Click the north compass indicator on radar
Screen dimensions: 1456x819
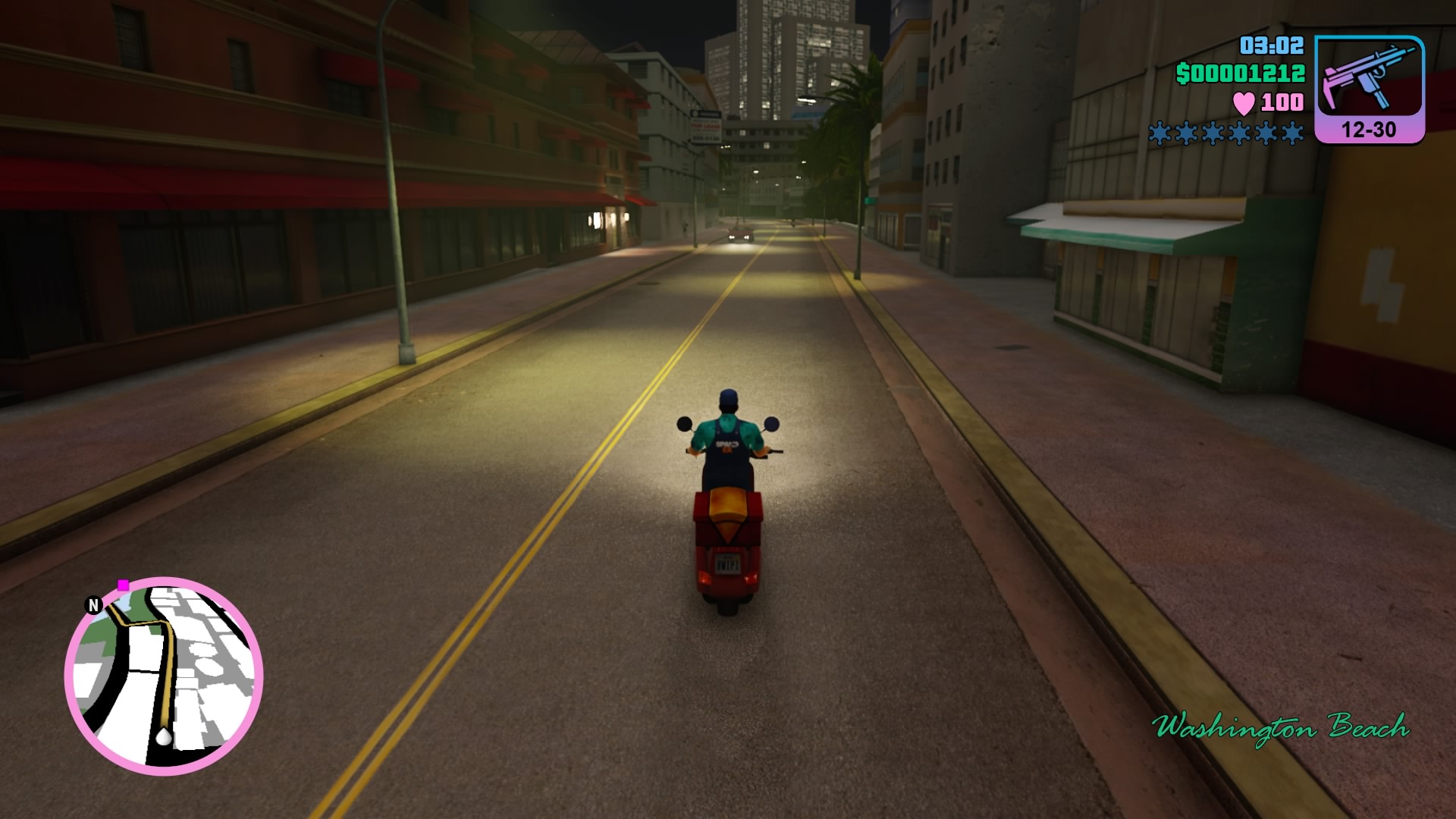(x=93, y=605)
